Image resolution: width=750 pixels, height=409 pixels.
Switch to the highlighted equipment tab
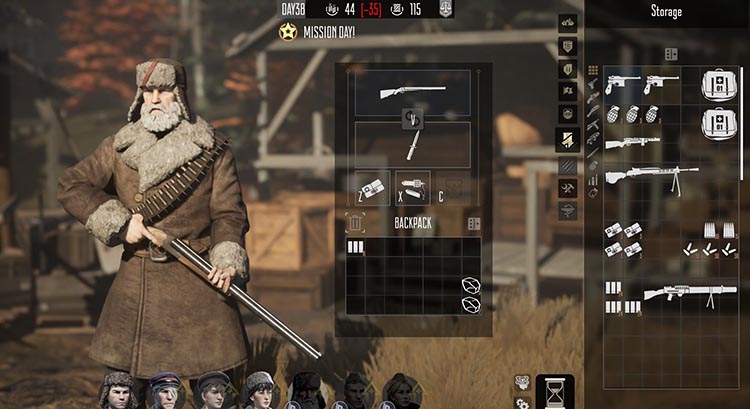[x=567, y=140]
